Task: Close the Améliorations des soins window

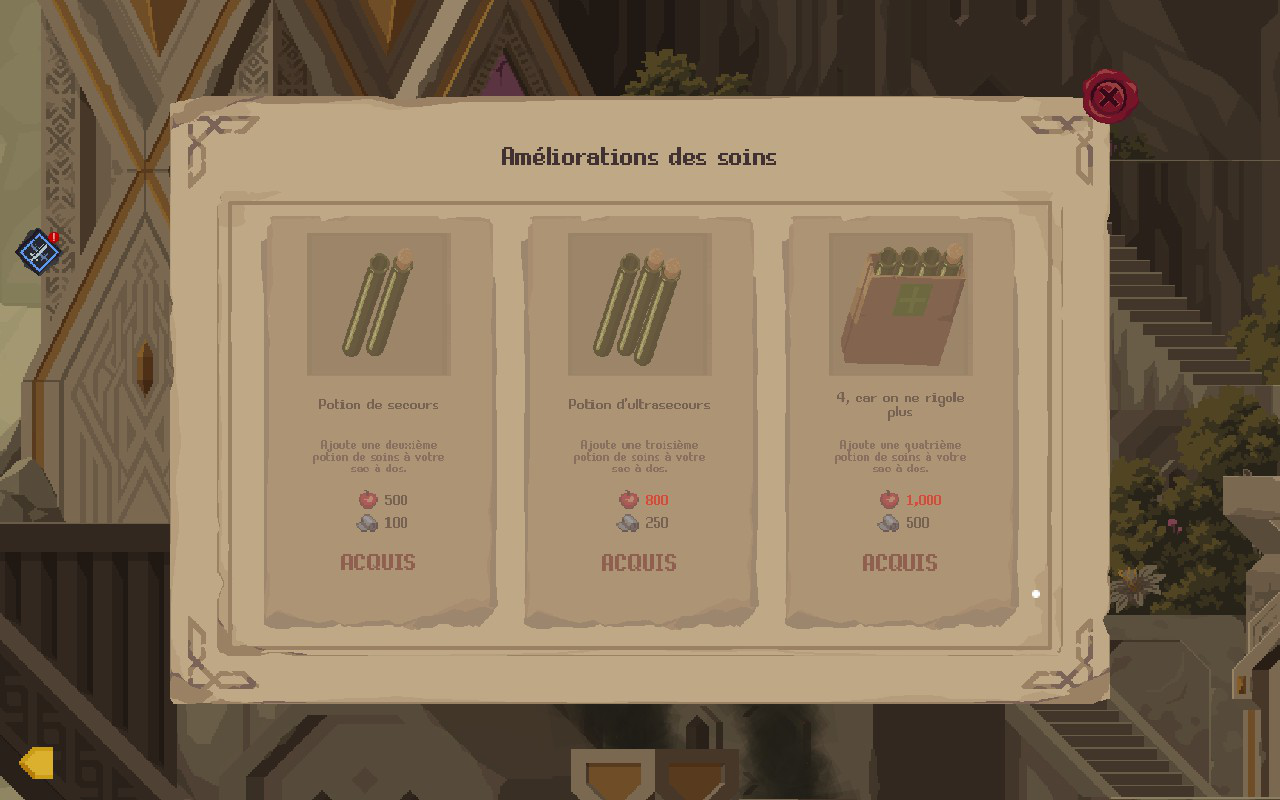Action: click(1108, 97)
